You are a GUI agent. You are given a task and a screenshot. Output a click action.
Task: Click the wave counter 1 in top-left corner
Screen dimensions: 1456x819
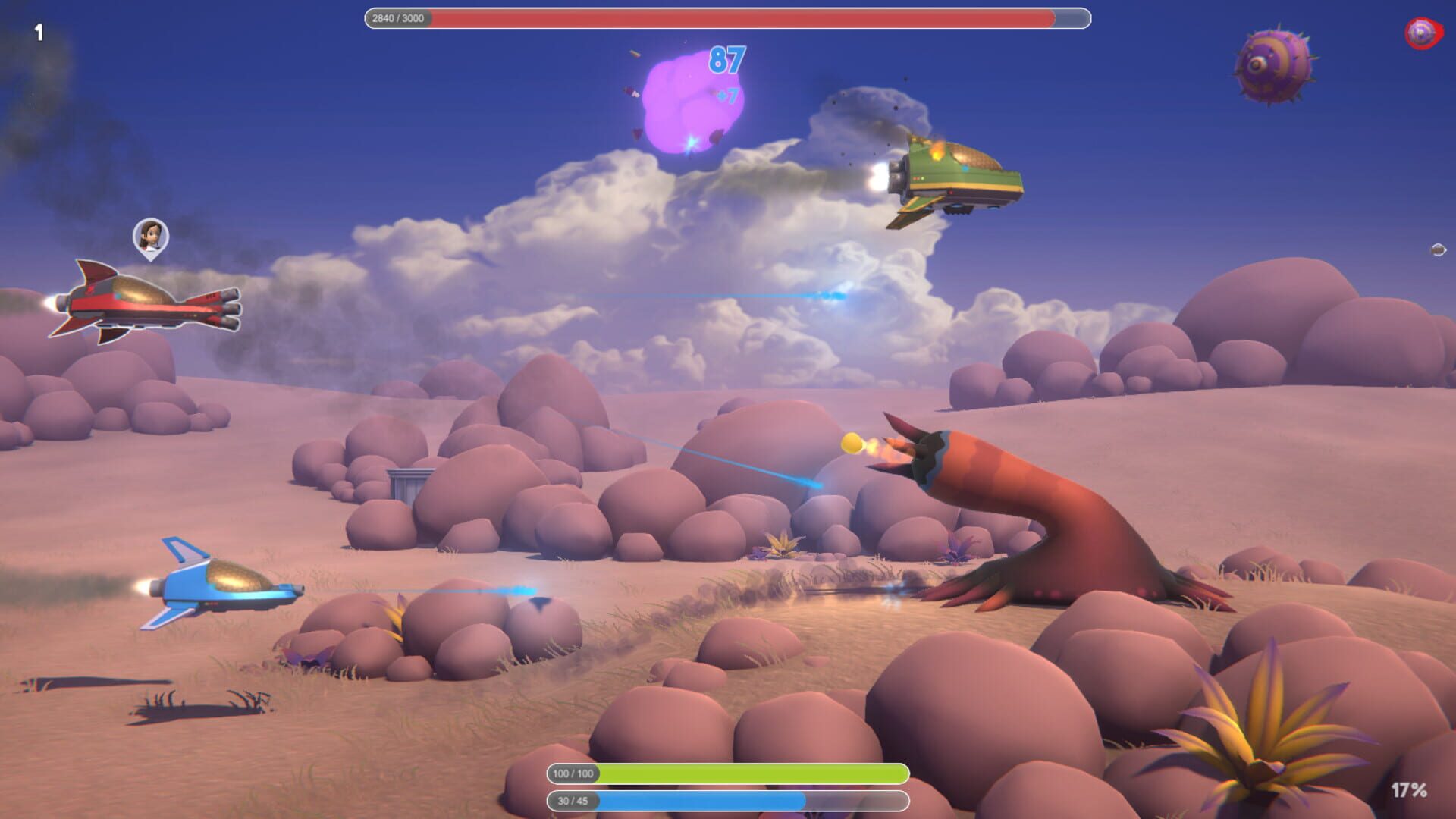(40, 32)
